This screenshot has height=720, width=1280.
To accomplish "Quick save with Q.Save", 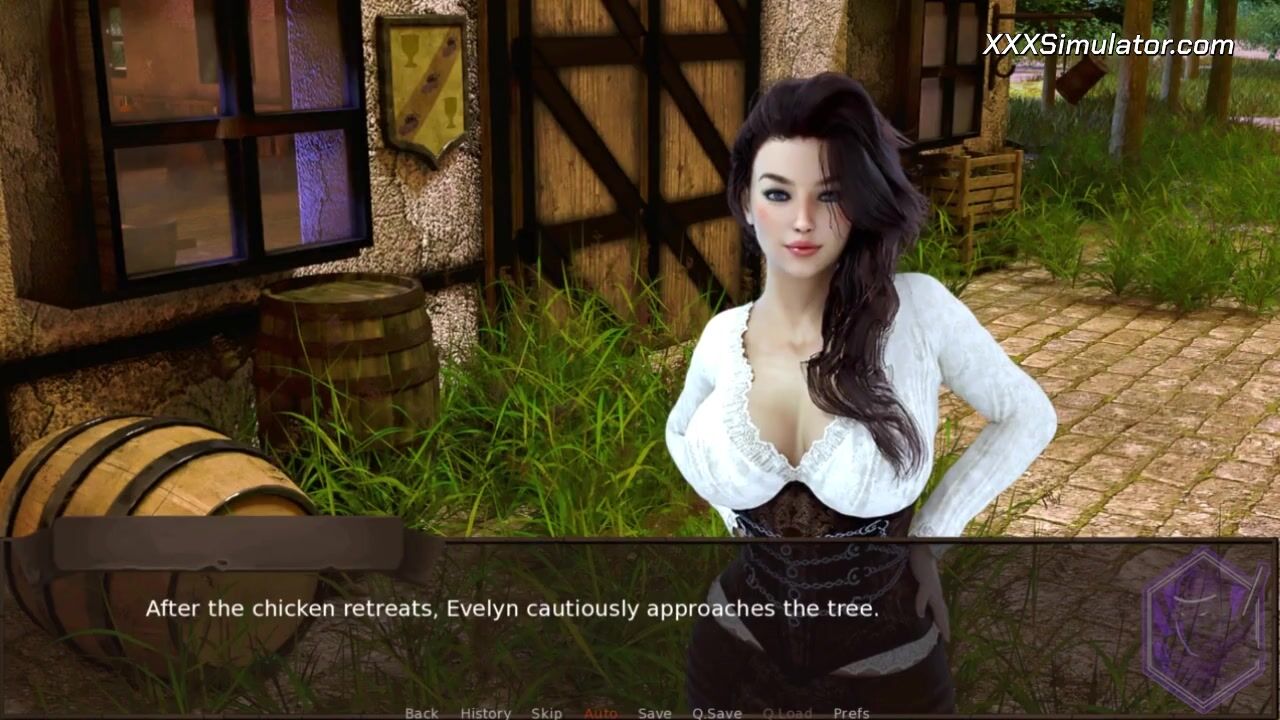I will click(x=716, y=713).
